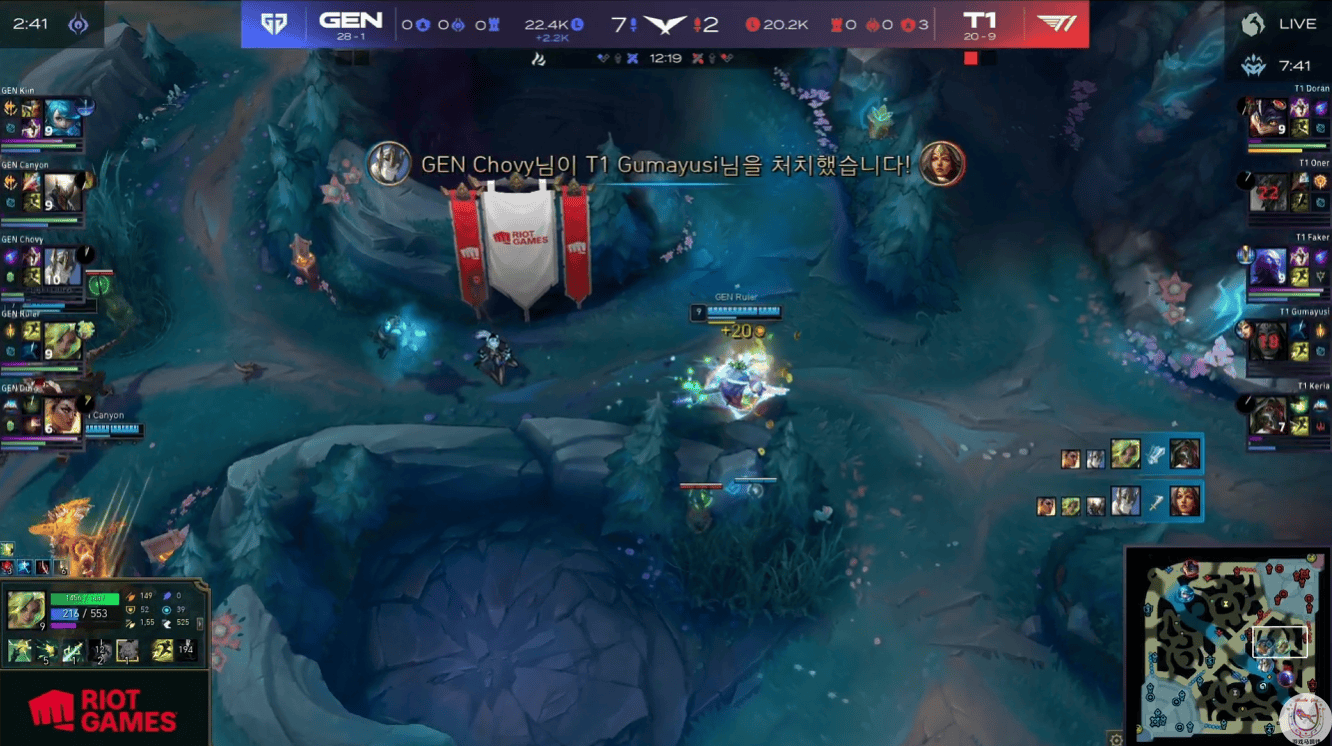Image resolution: width=1332 pixels, height=746 pixels.
Task: Select T1 Keria's champion portrait
Action: (x=1268, y=415)
